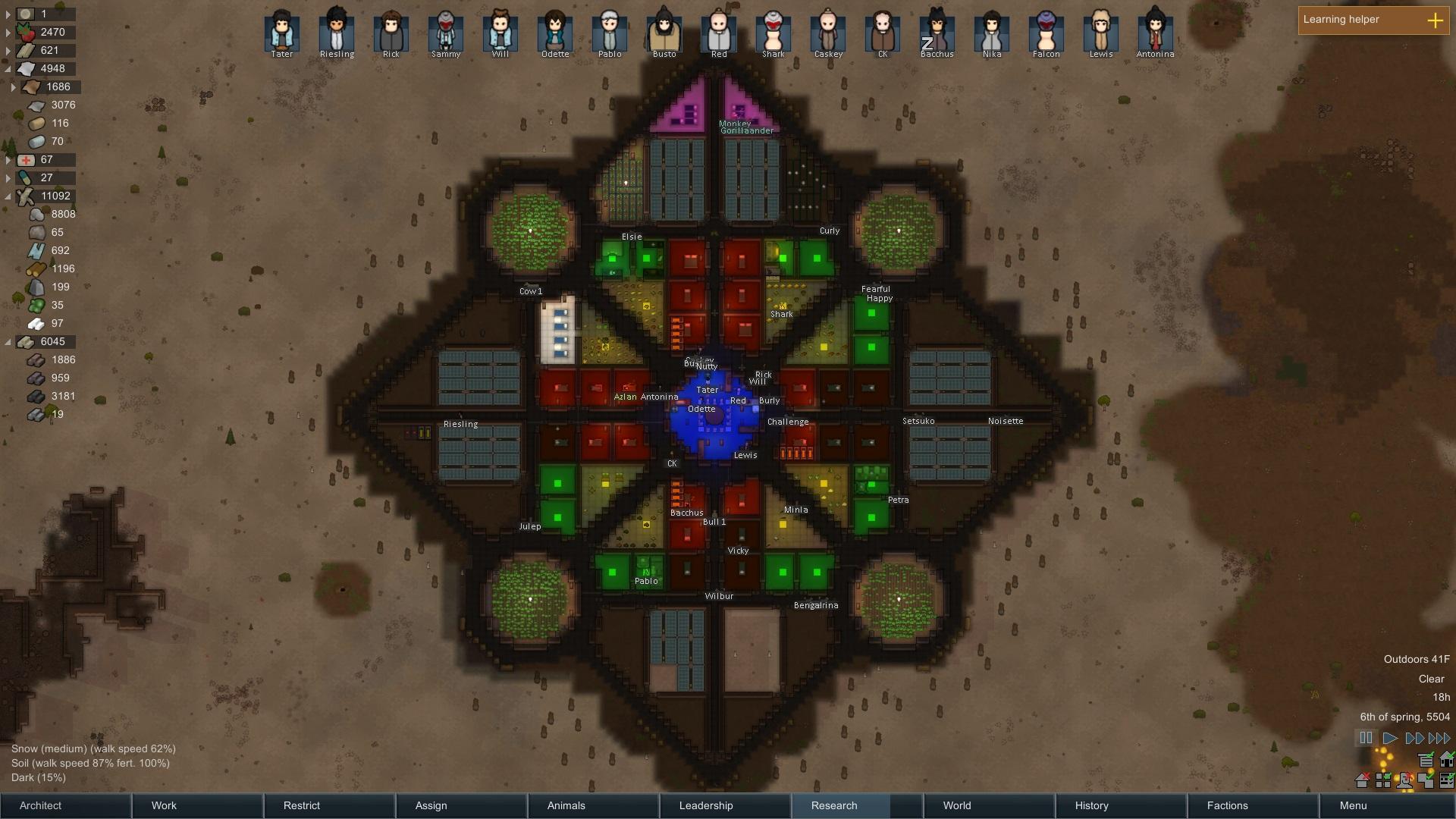Open the Work tab
Viewport: 1456px width, 819px height.
coord(197,805)
